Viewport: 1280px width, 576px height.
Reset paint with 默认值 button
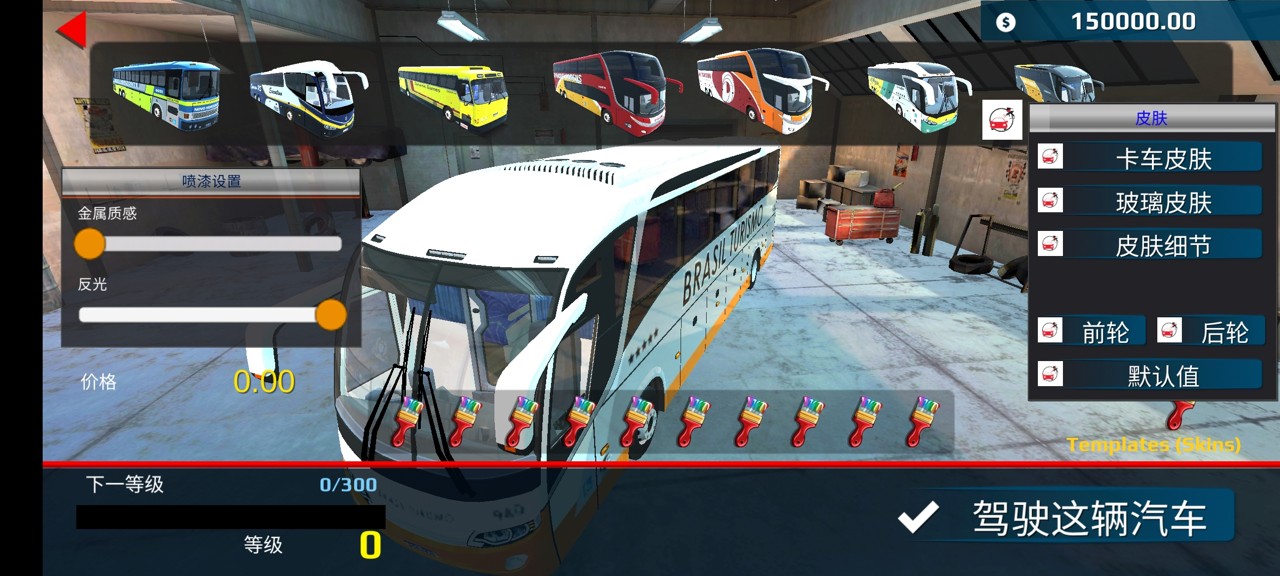tap(1163, 375)
